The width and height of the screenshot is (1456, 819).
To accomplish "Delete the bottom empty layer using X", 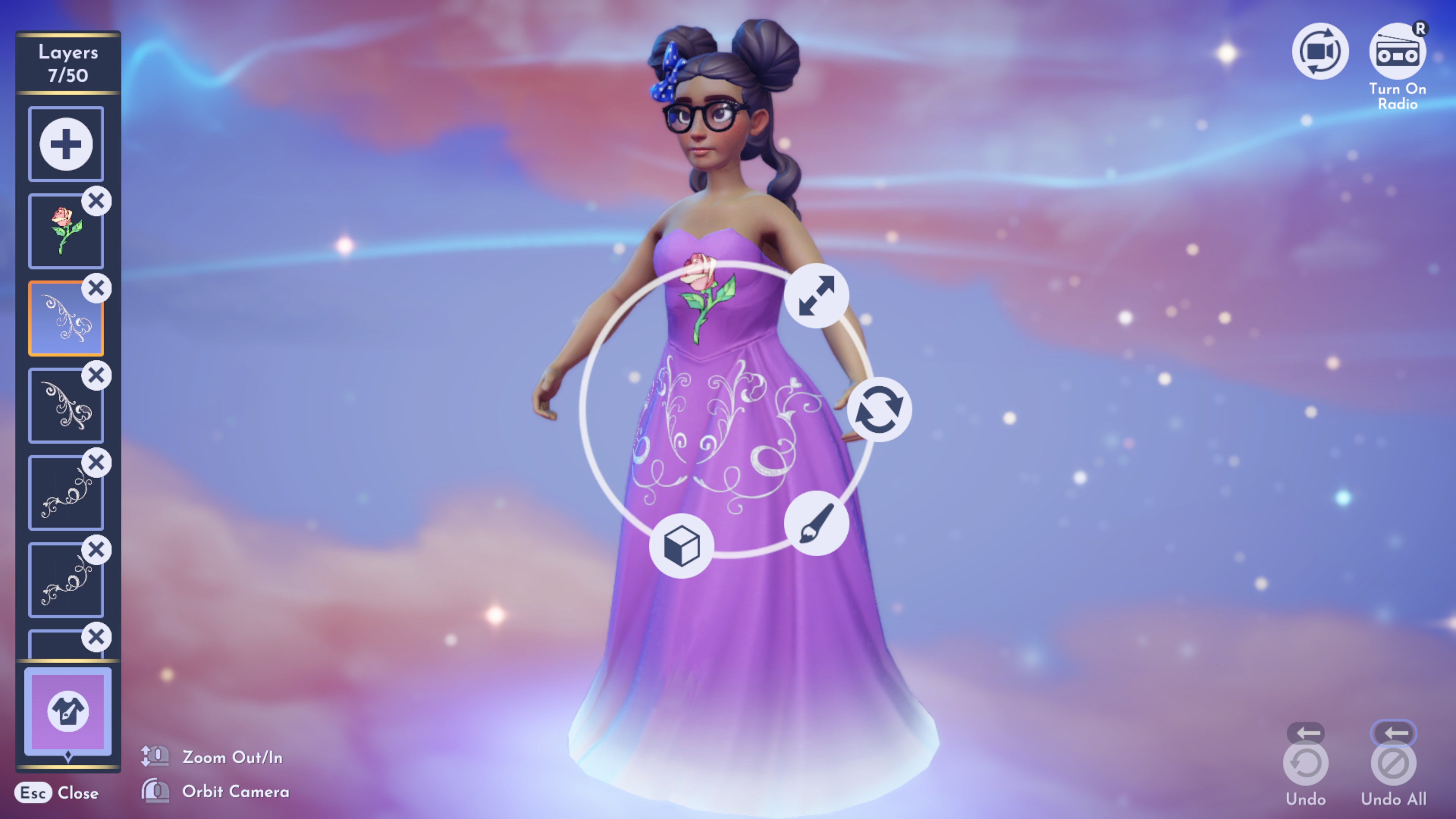I will pyautogui.click(x=96, y=637).
